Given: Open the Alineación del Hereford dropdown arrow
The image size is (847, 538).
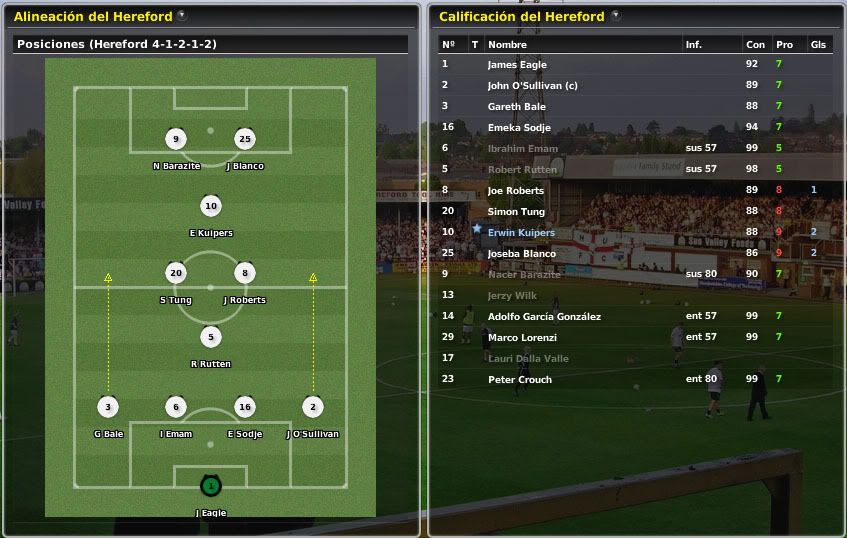Looking at the screenshot, I should [181, 16].
